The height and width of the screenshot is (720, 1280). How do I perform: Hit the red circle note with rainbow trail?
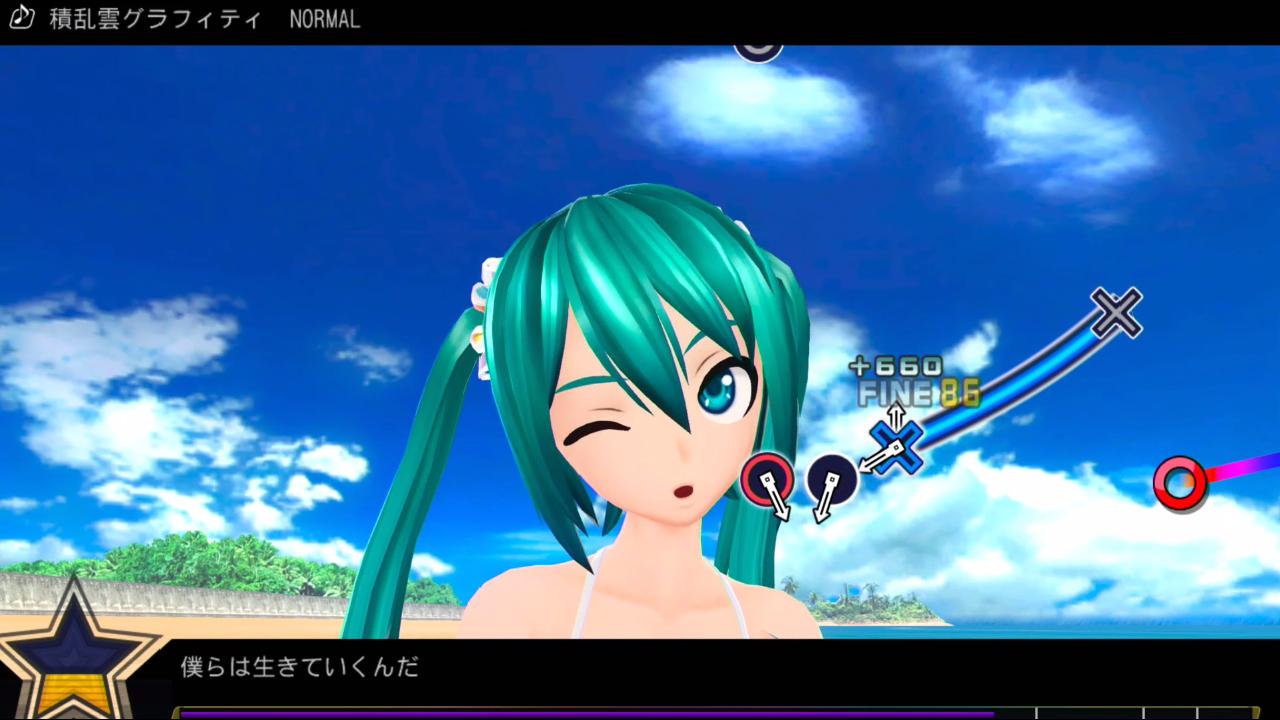[x=1180, y=483]
